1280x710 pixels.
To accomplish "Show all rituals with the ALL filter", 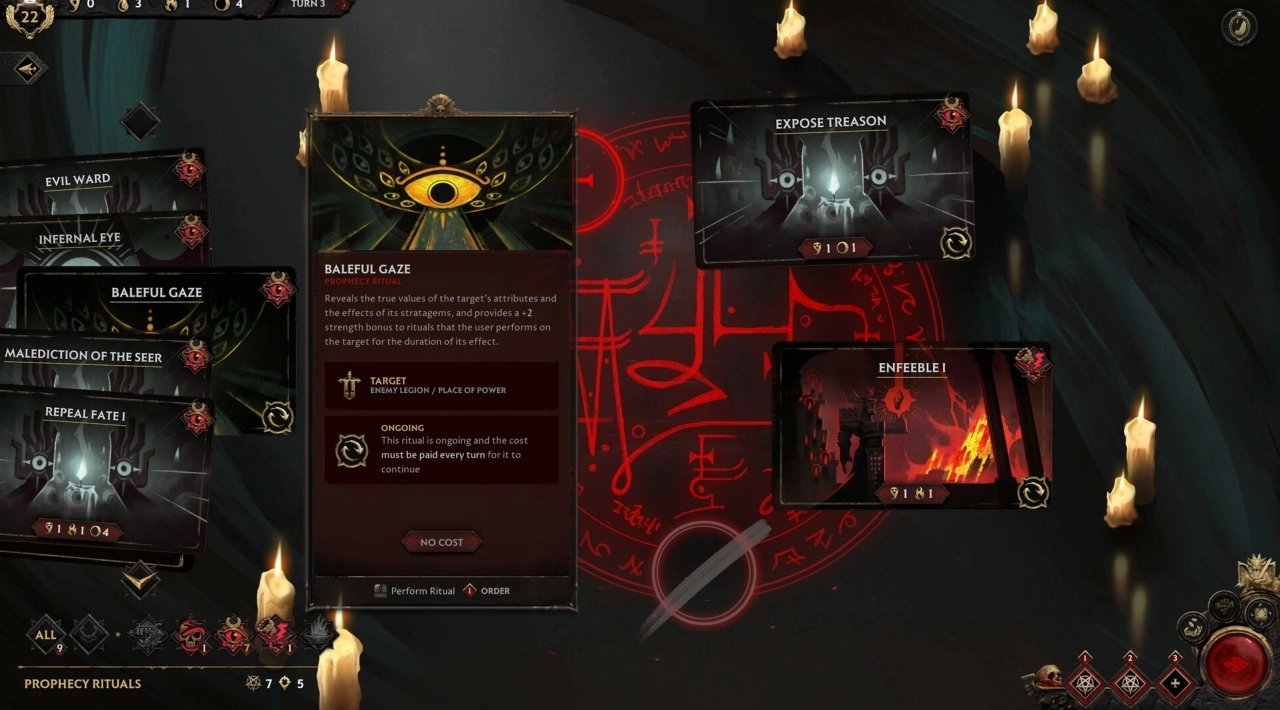I will coord(45,634).
